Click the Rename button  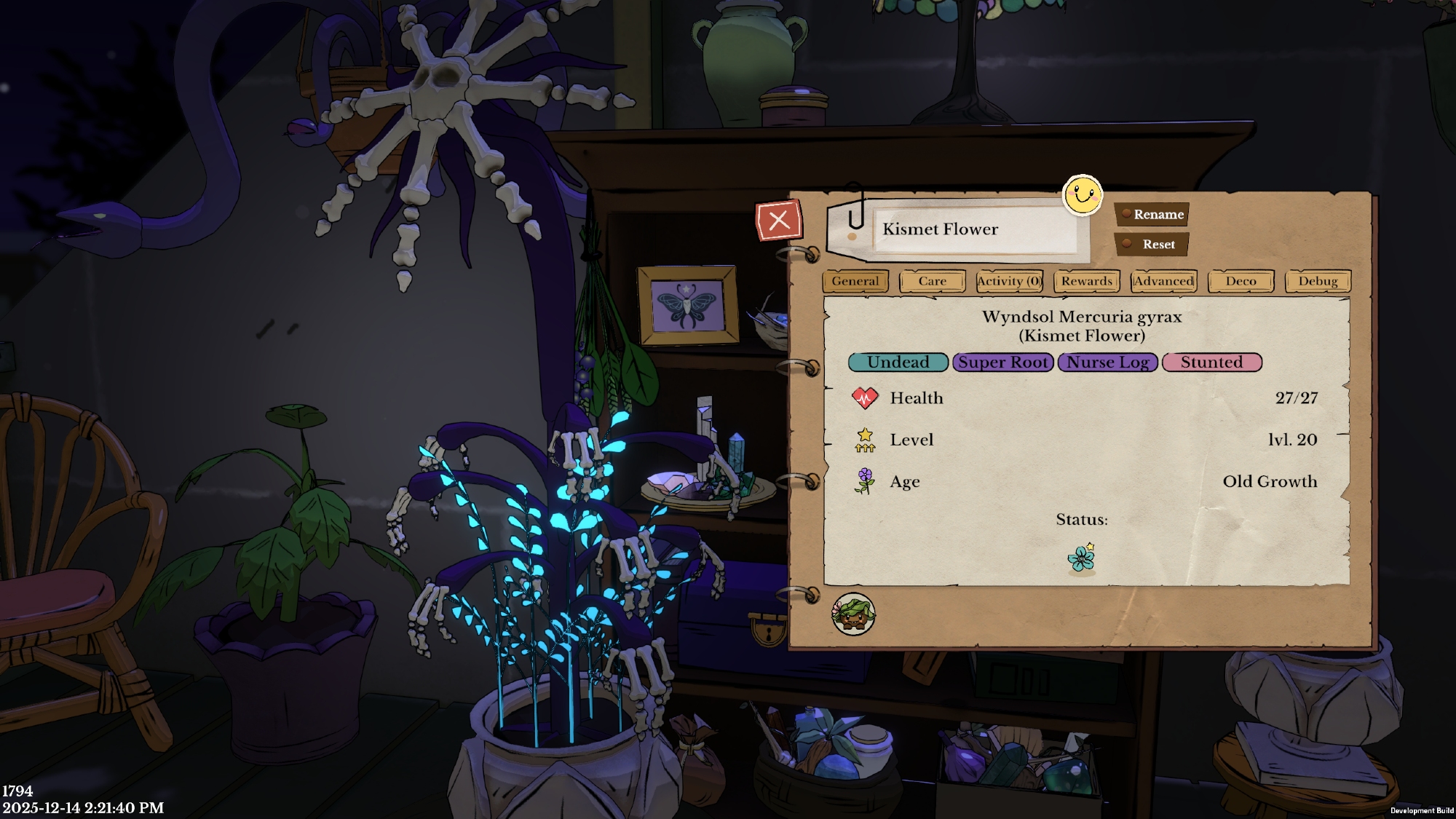click(x=1152, y=214)
